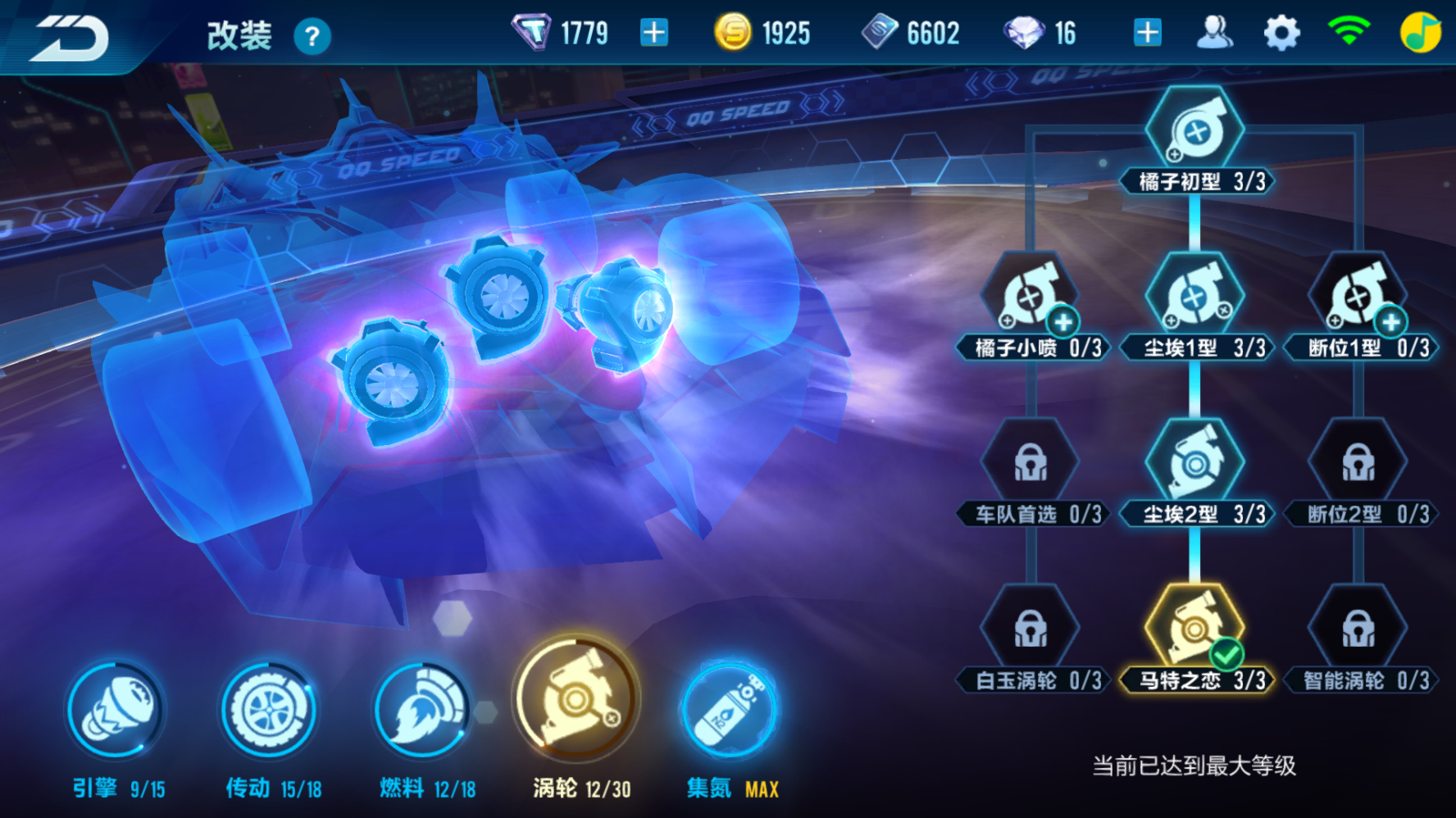This screenshot has width=1456, height=818.
Task: Open the locked 断位2型 node
Action: [1357, 463]
